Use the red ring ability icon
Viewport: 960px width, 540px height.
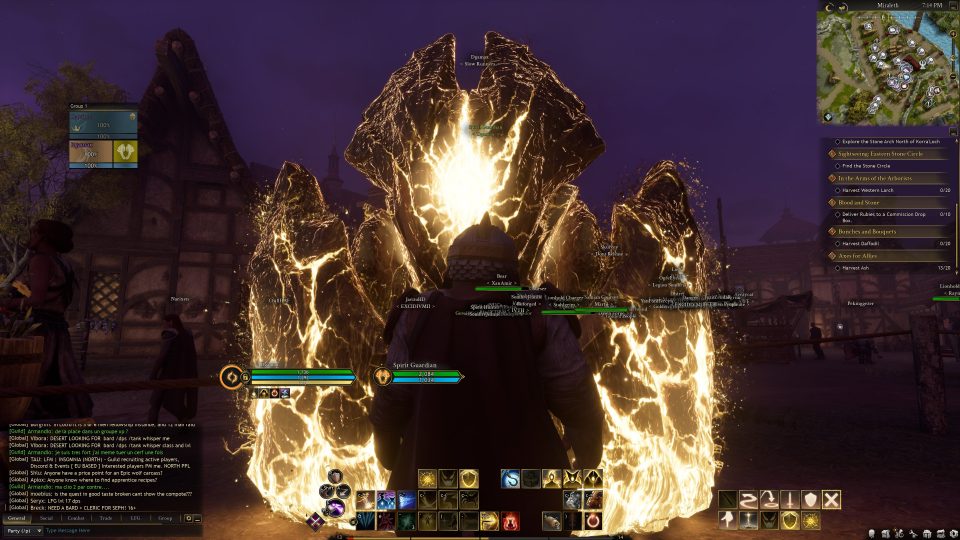(x=593, y=520)
